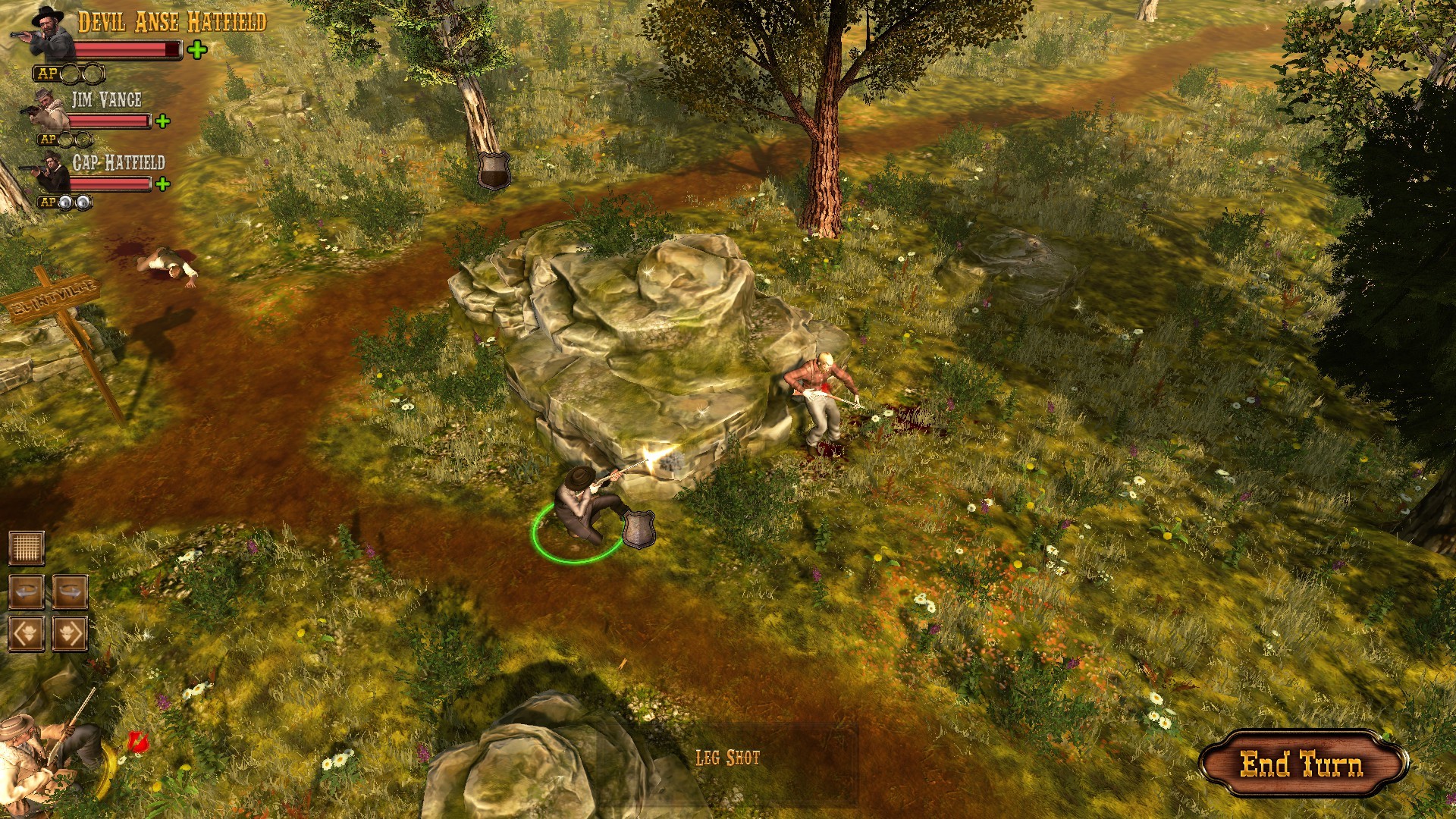1456x819 pixels.
Task: Select Jim Vance's portrait
Action: (45, 108)
